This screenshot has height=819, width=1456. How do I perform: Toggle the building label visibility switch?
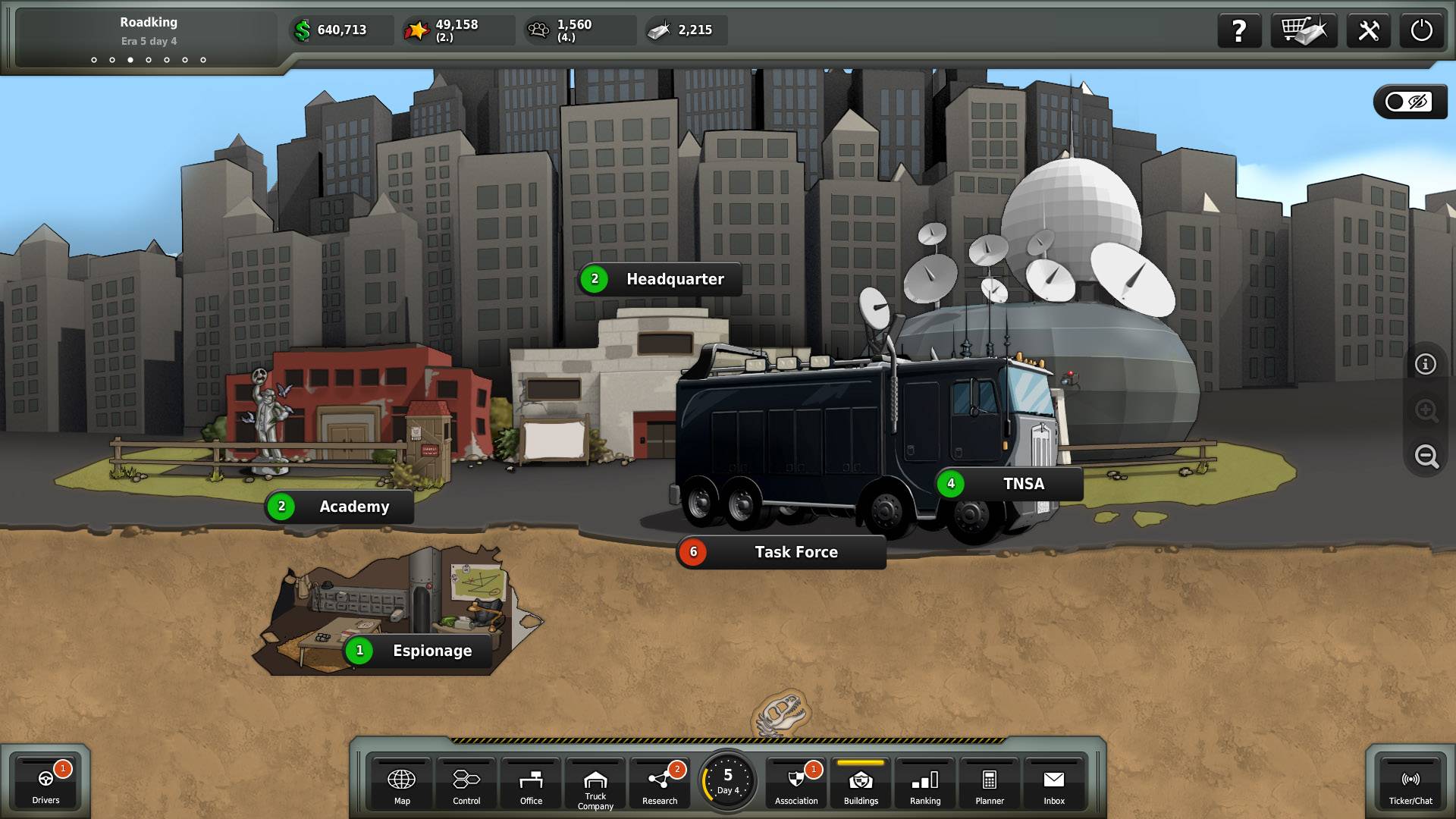click(x=1409, y=102)
